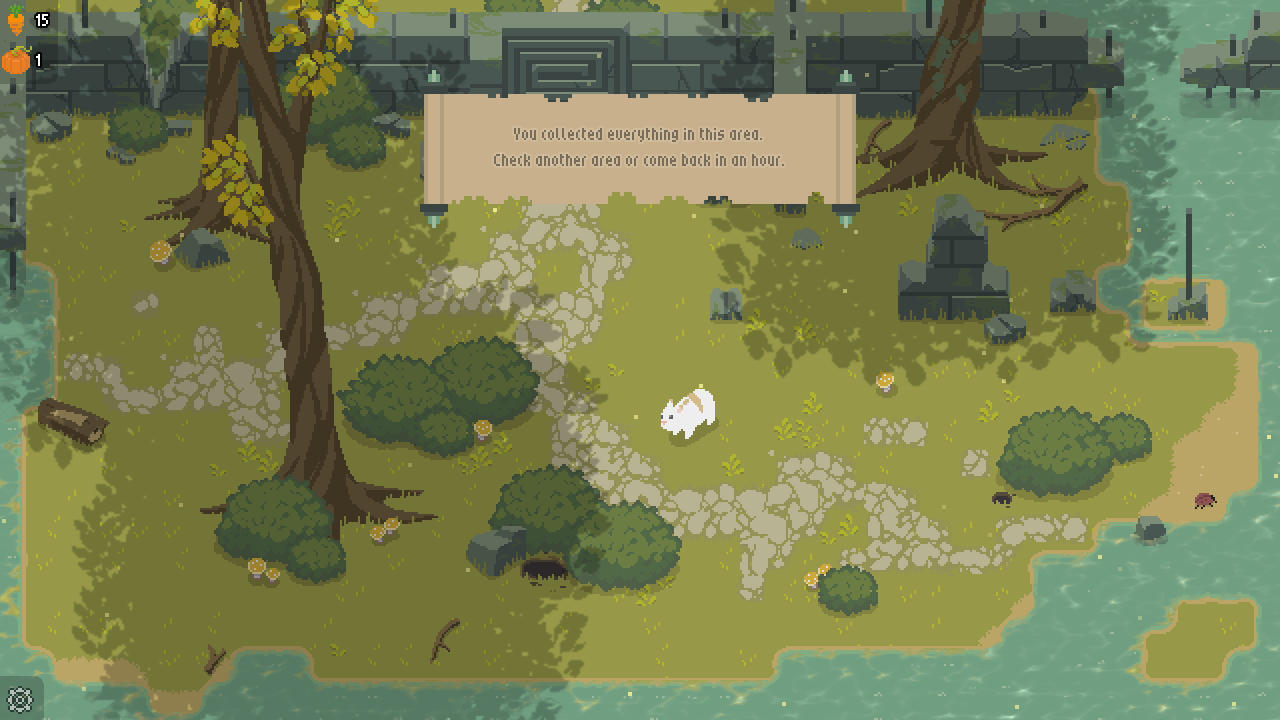Dismiss the collected-everything notice board

(x=638, y=147)
